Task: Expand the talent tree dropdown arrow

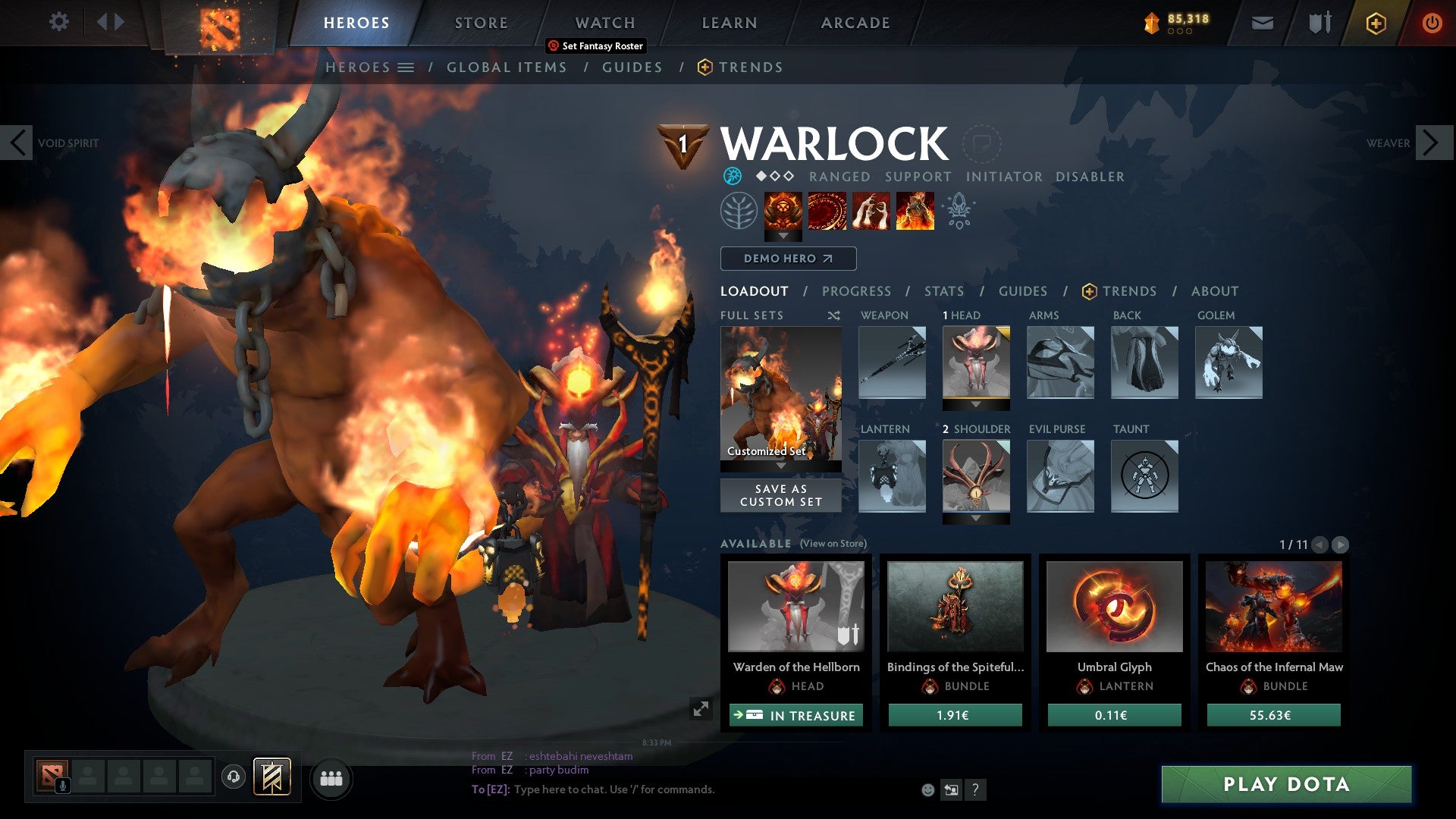Action: tap(783, 236)
